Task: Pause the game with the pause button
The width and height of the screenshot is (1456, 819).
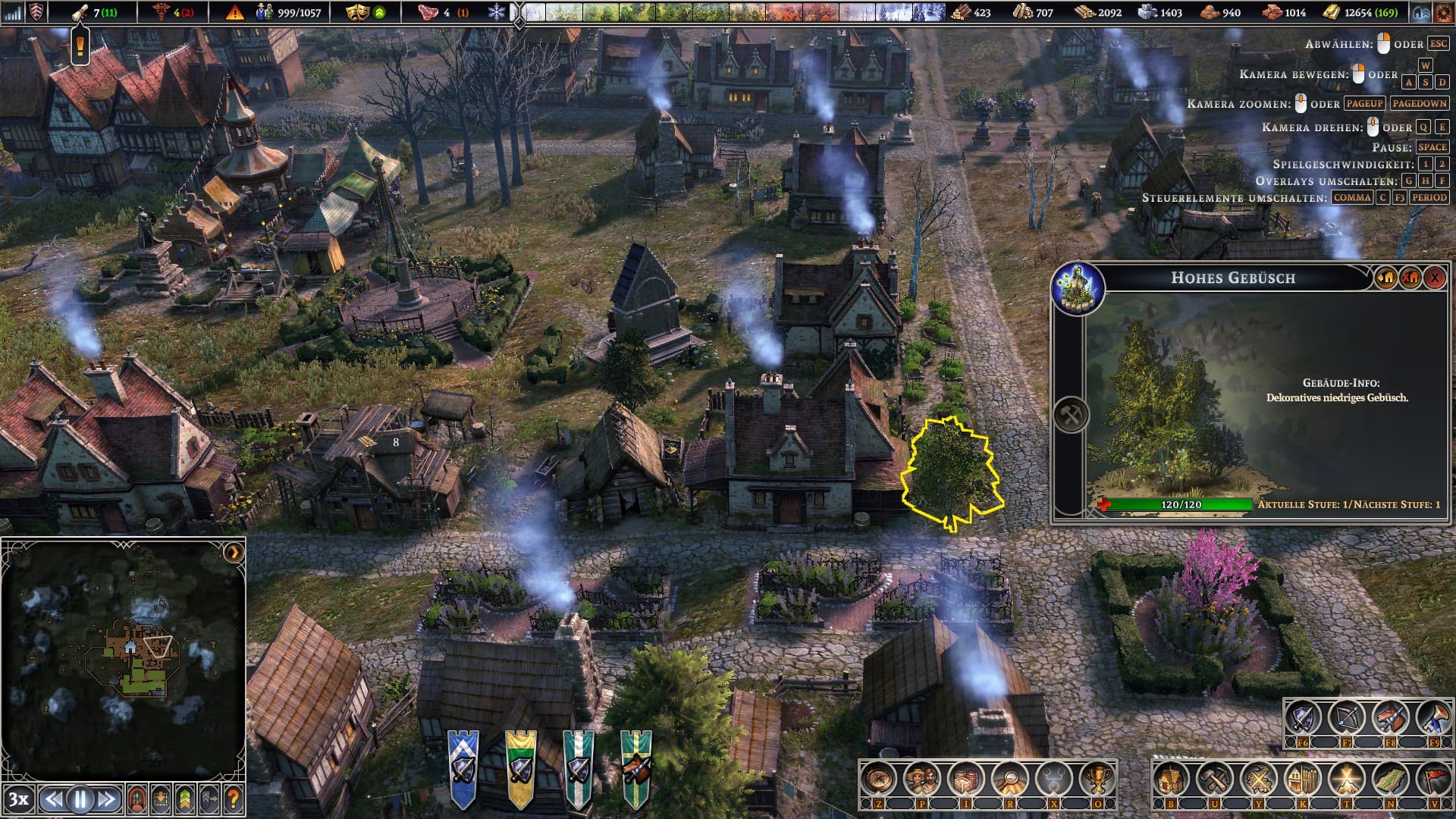Action: click(x=80, y=799)
